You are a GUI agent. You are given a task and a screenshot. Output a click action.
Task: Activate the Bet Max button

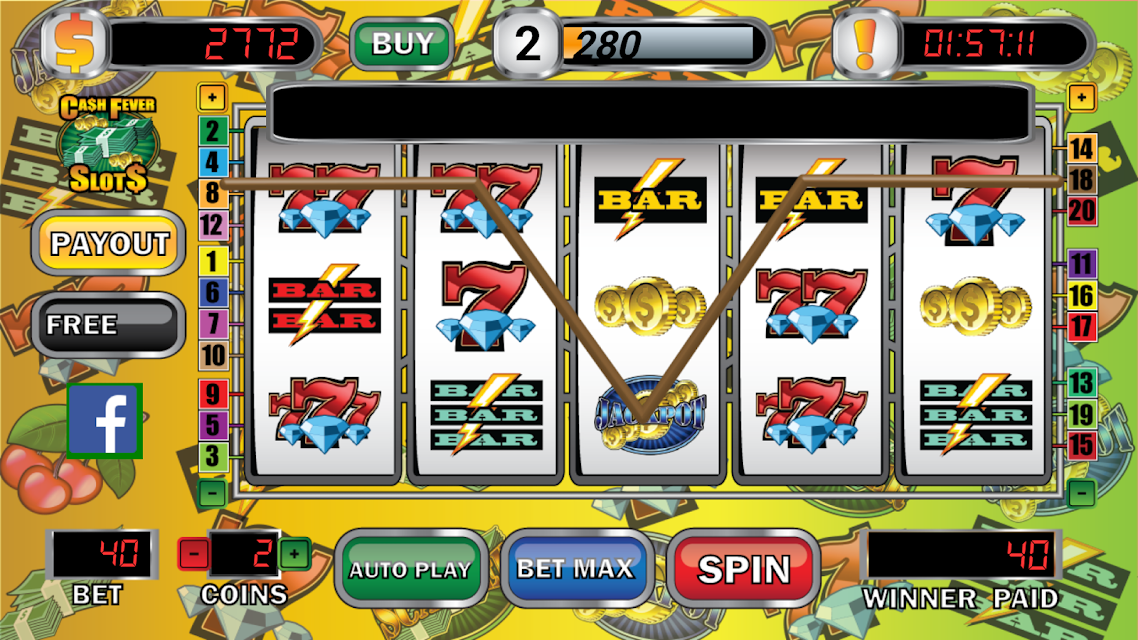click(575, 568)
